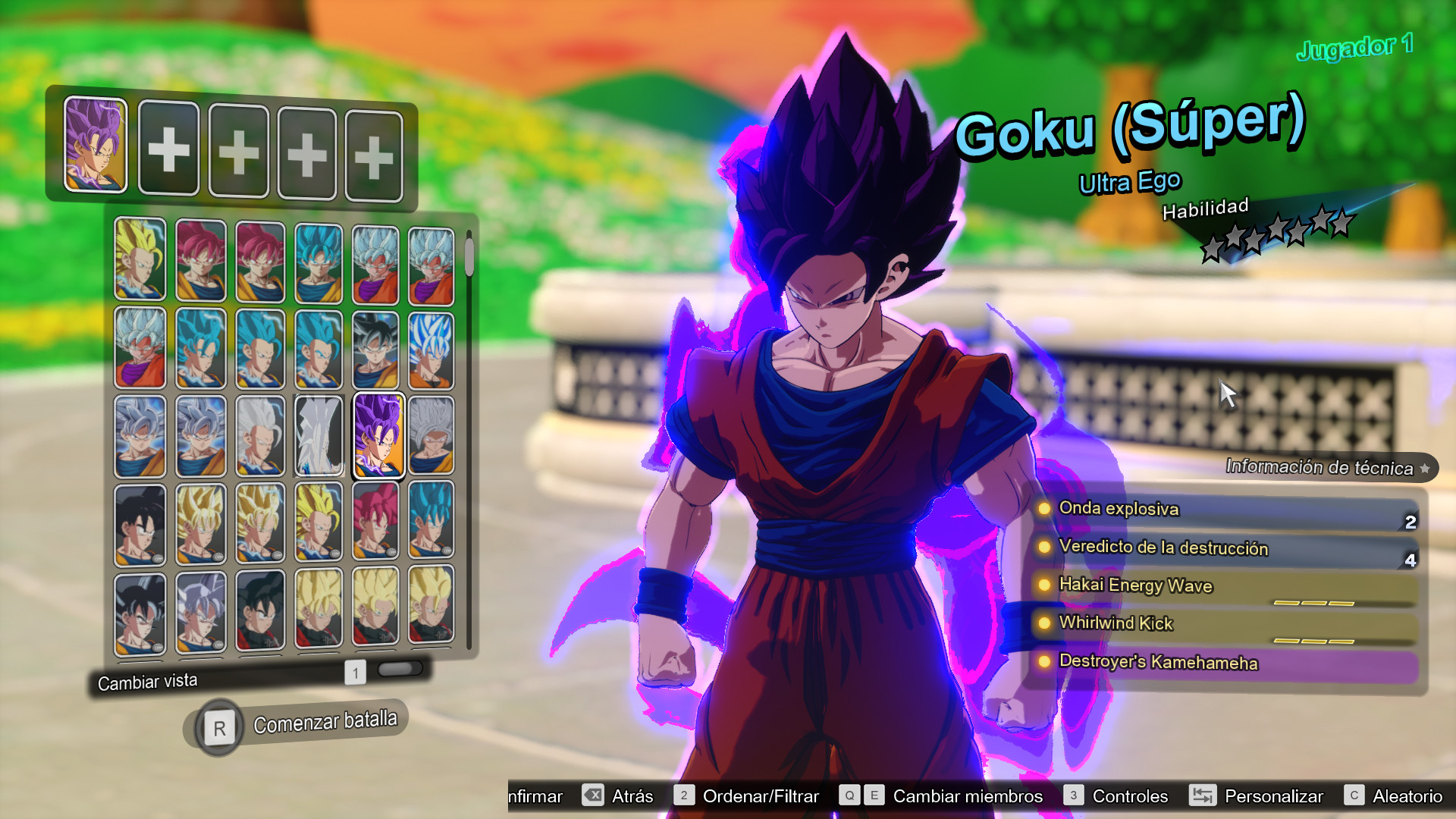The width and height of the screenshot is (1456, 819).
Task: Choose Cambiar miembros from the bottom bar
Action: click(x=967, y=796)
